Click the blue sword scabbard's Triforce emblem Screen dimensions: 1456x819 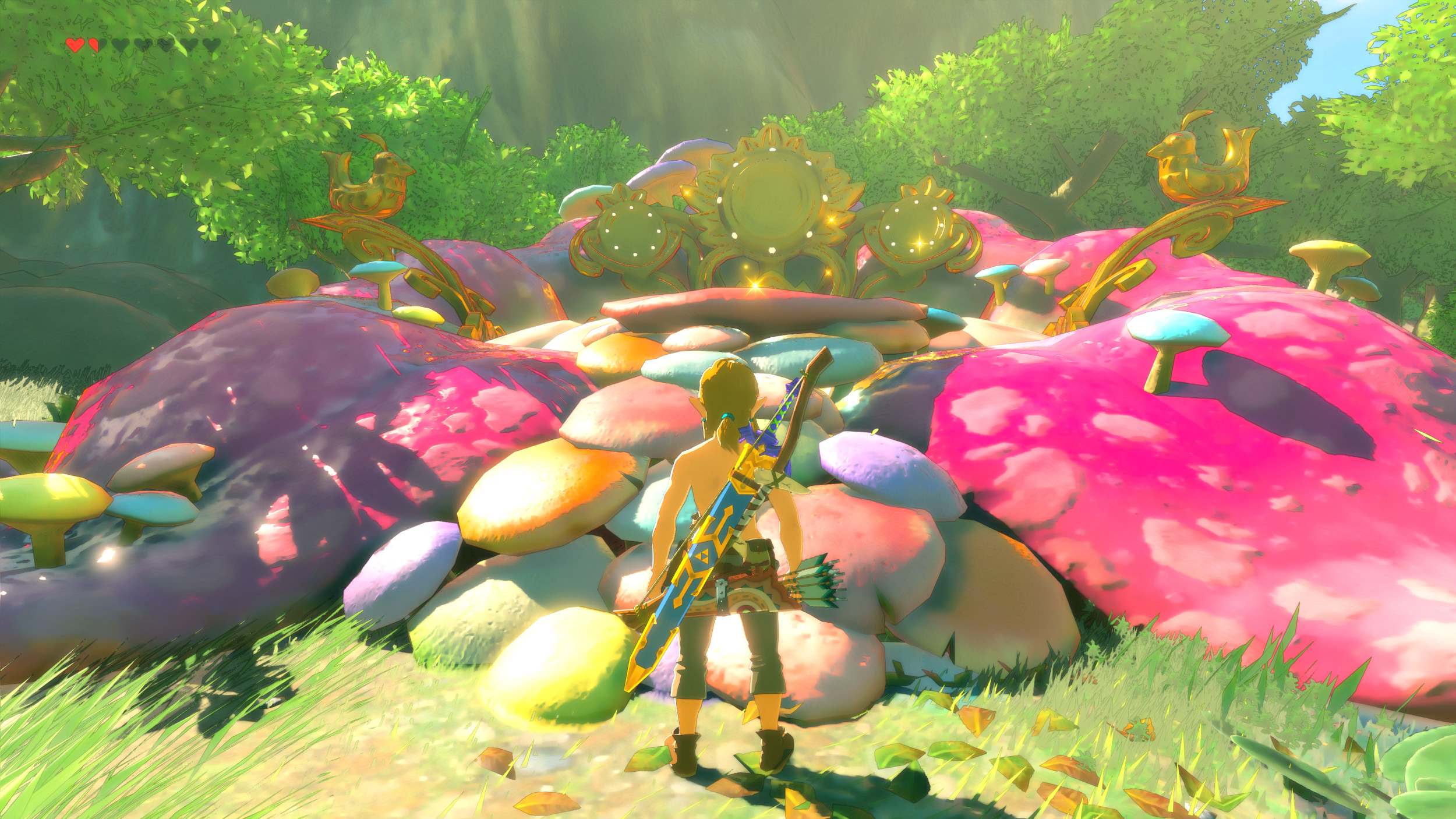[702, 557]
